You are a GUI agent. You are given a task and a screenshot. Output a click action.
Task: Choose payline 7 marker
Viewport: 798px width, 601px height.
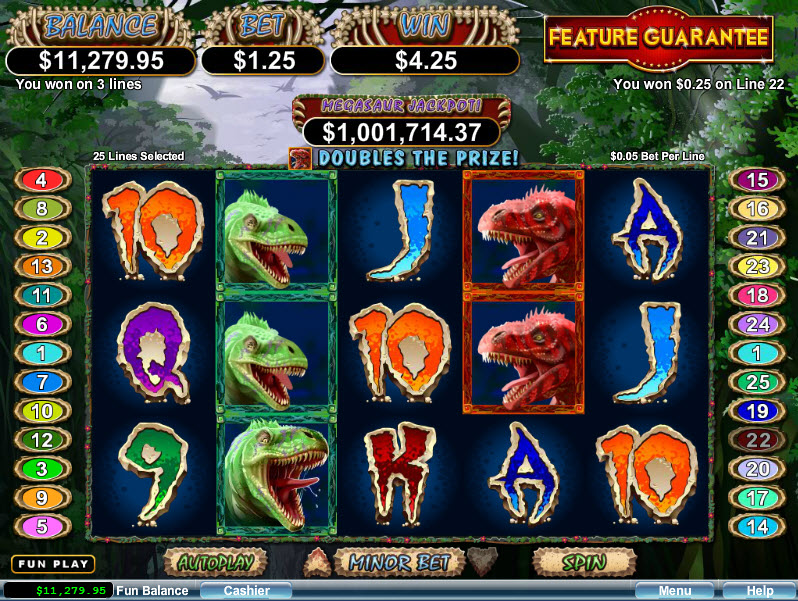[x=41, y=382]
